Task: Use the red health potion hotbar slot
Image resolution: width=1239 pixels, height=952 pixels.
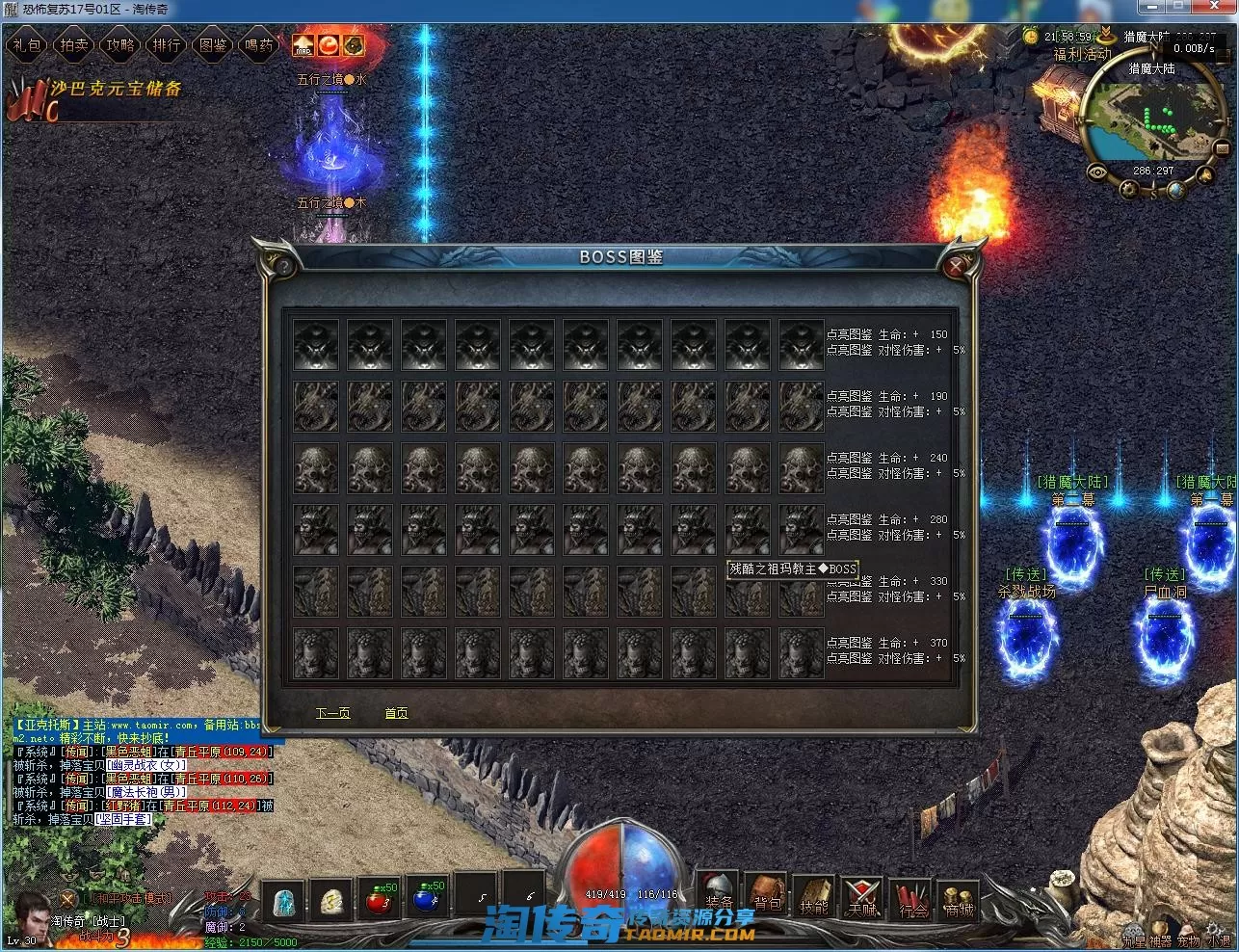Action: [380, 900]
